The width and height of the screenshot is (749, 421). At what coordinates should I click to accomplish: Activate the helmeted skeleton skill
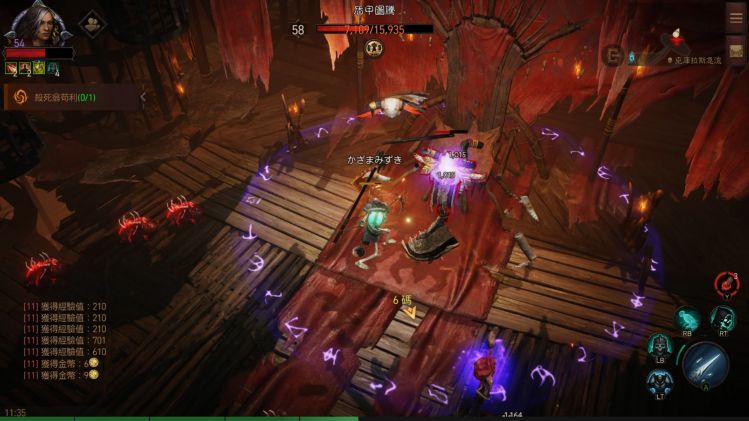(660, 345)
